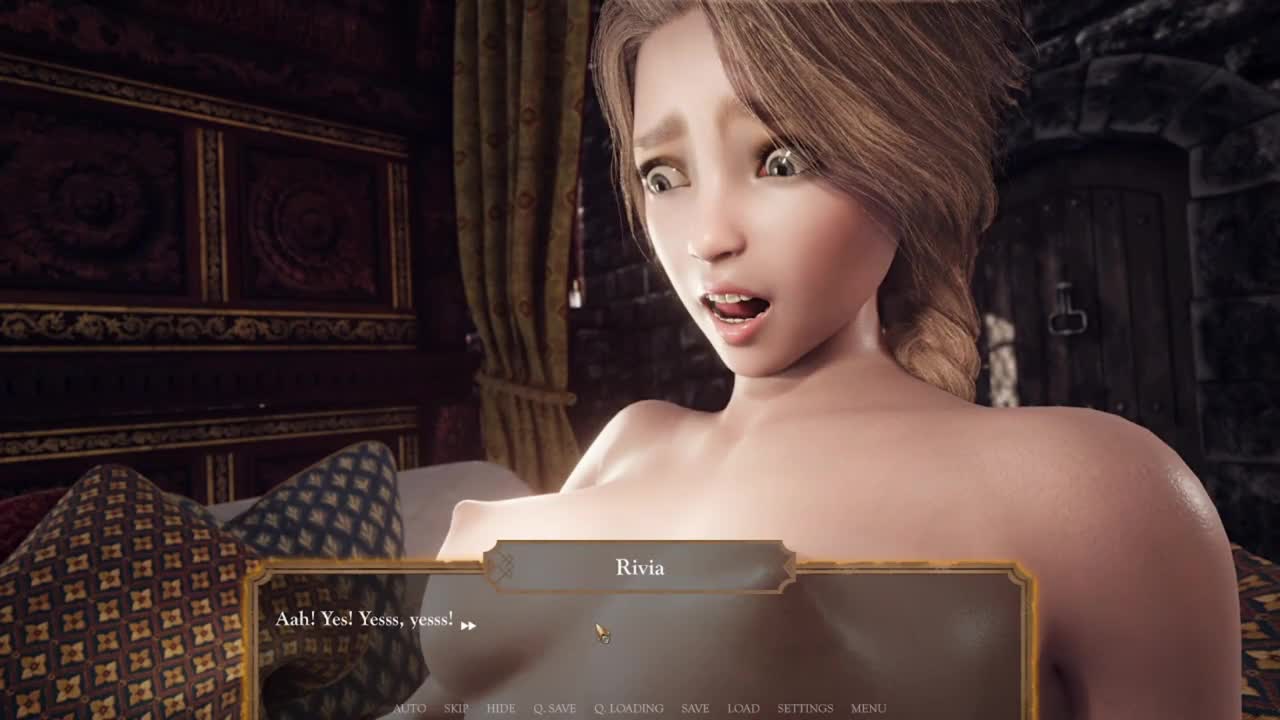Go to the game MENU
The height and width of the screenshot is (720, 1280).
pyautogui.click(x=868, y=708)
